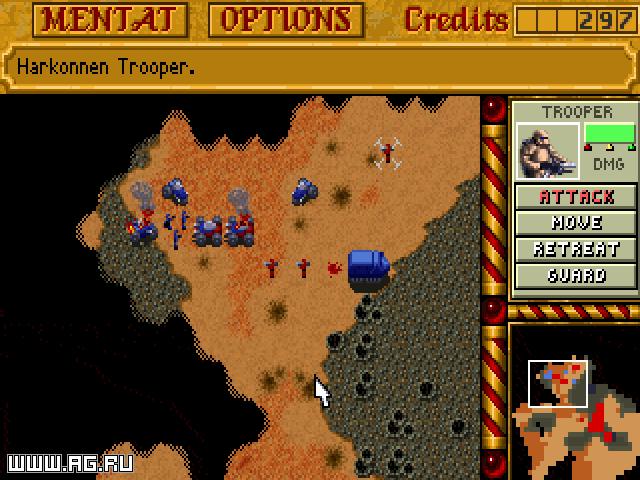The height and width of the screenshot is (480, 640).
Task: Open the Options menu
Action: pos(286,19)
